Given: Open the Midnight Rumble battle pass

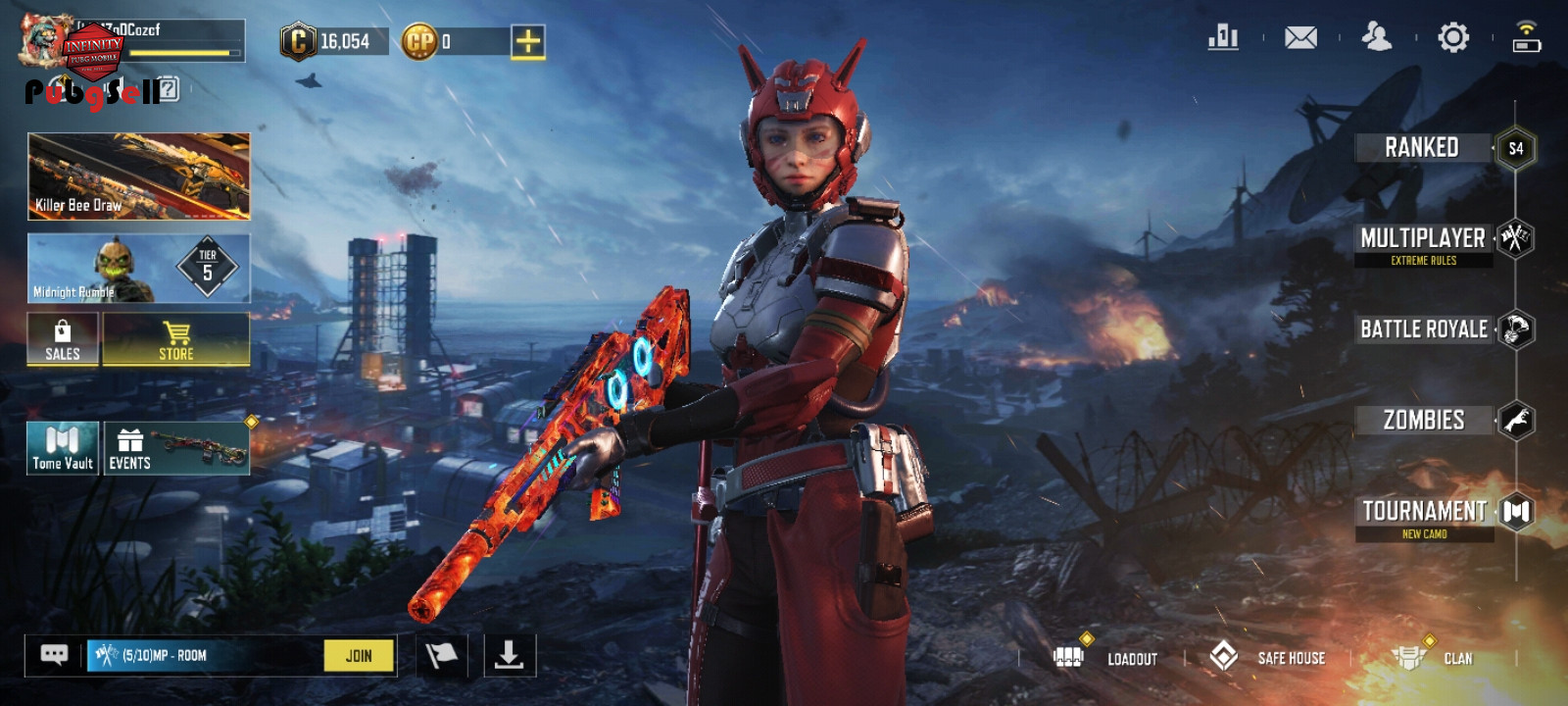Looking at the screenshot, I should point(138,268).
